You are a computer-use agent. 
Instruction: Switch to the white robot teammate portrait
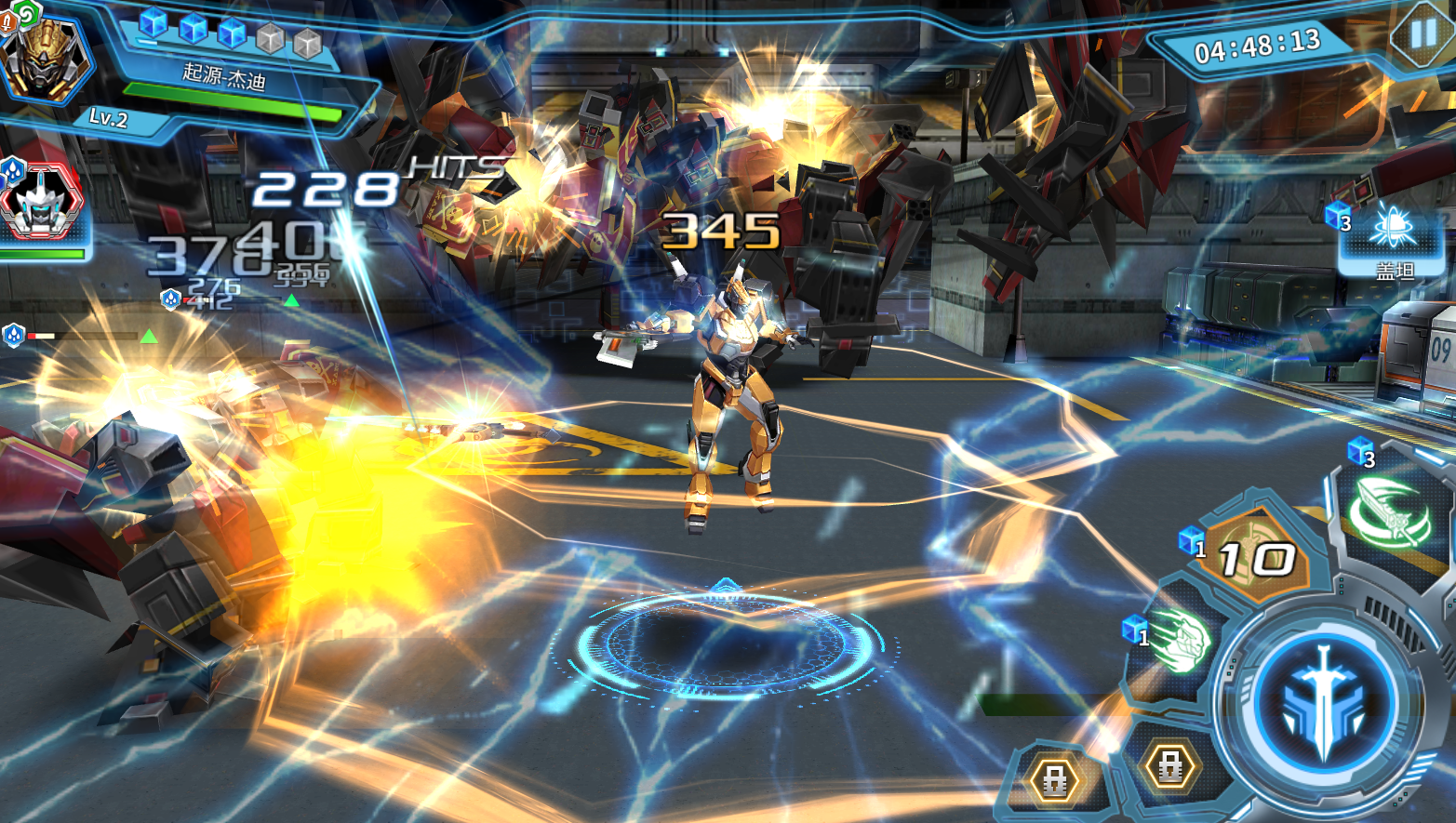40,202
